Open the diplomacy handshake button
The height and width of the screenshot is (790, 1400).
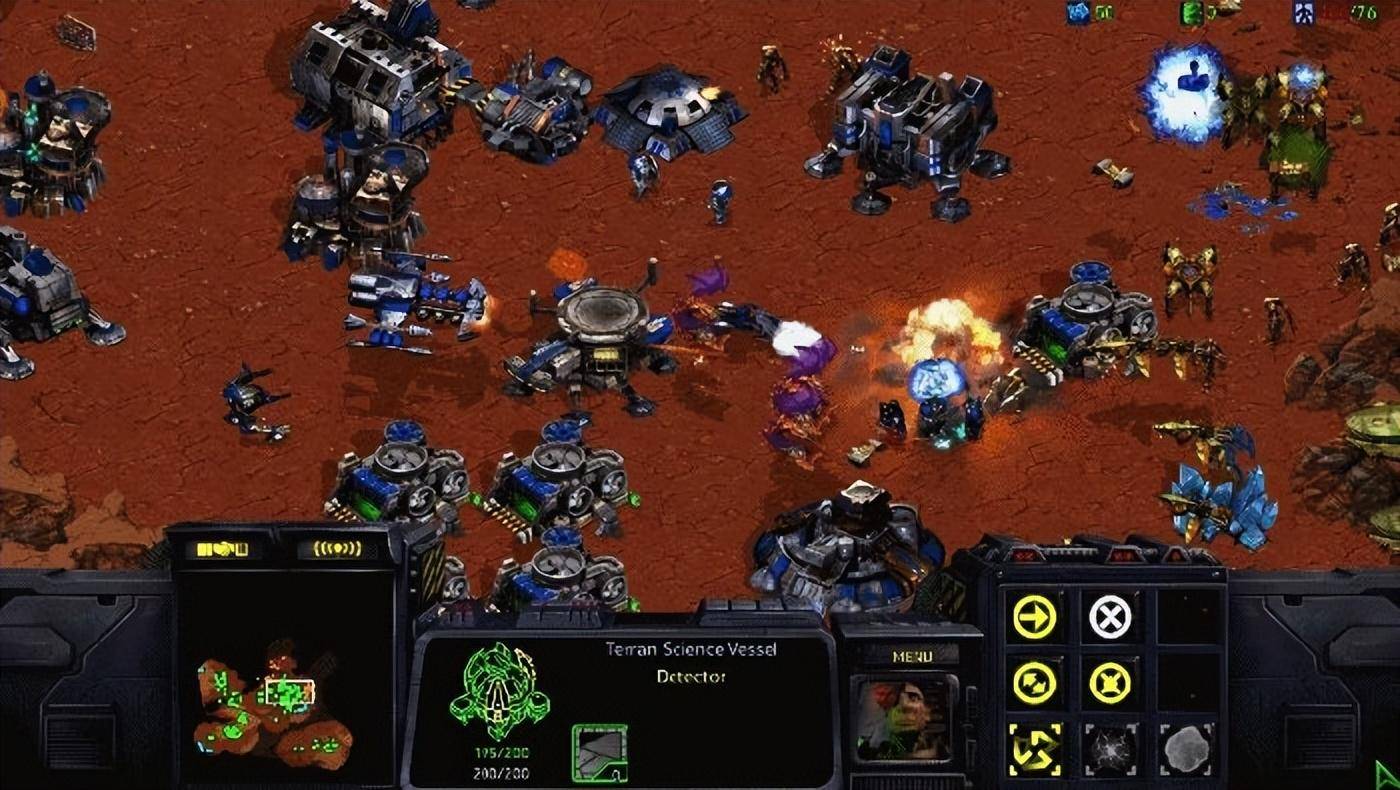(222, 549)
